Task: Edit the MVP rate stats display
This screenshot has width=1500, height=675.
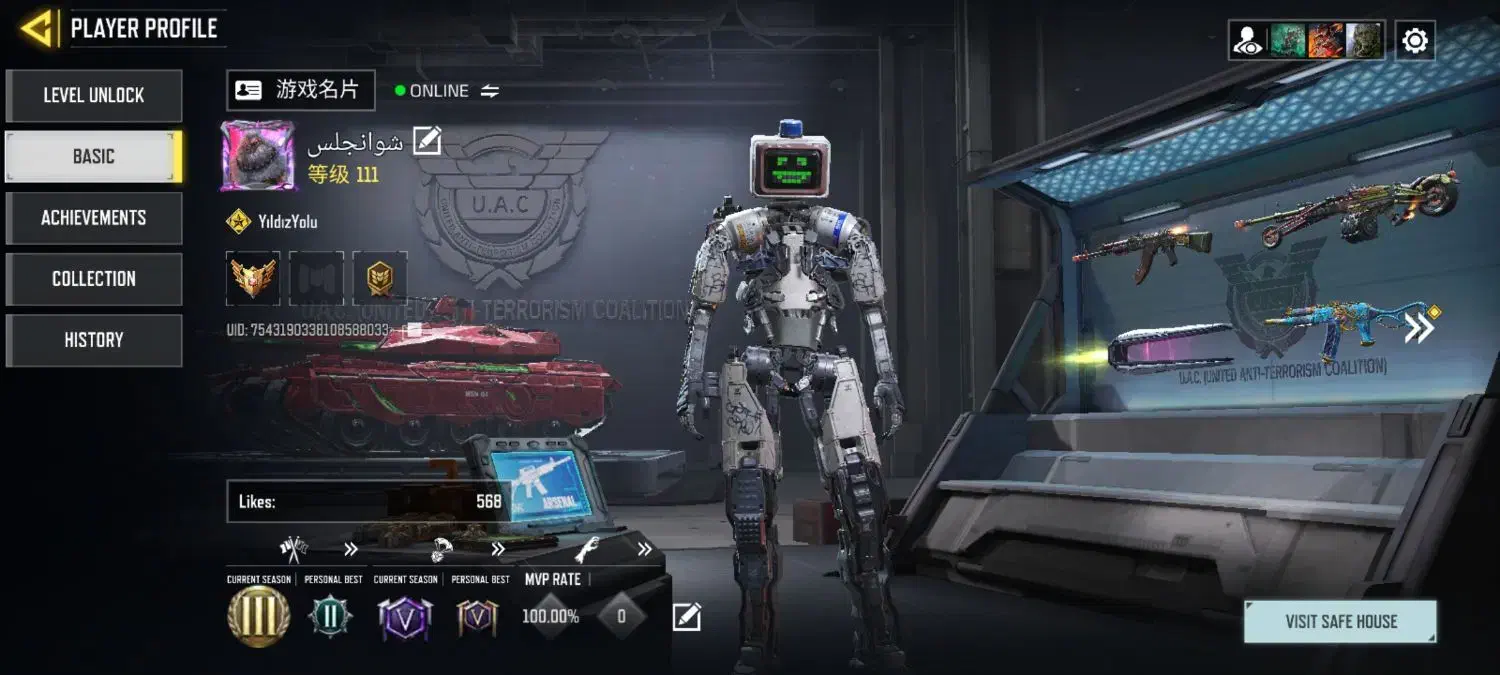Action: (x=686, y=617)
